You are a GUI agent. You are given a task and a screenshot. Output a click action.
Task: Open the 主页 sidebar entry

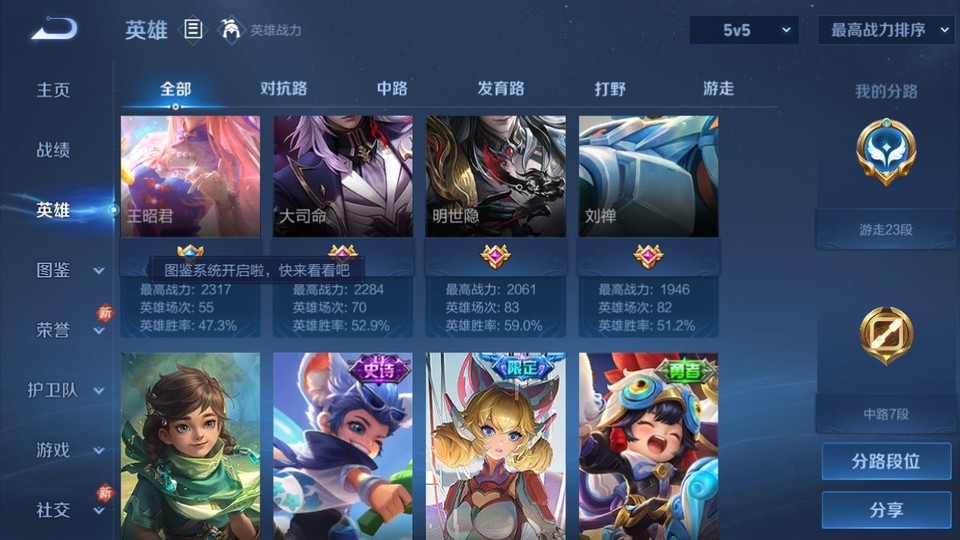click(x=54, y=90)
